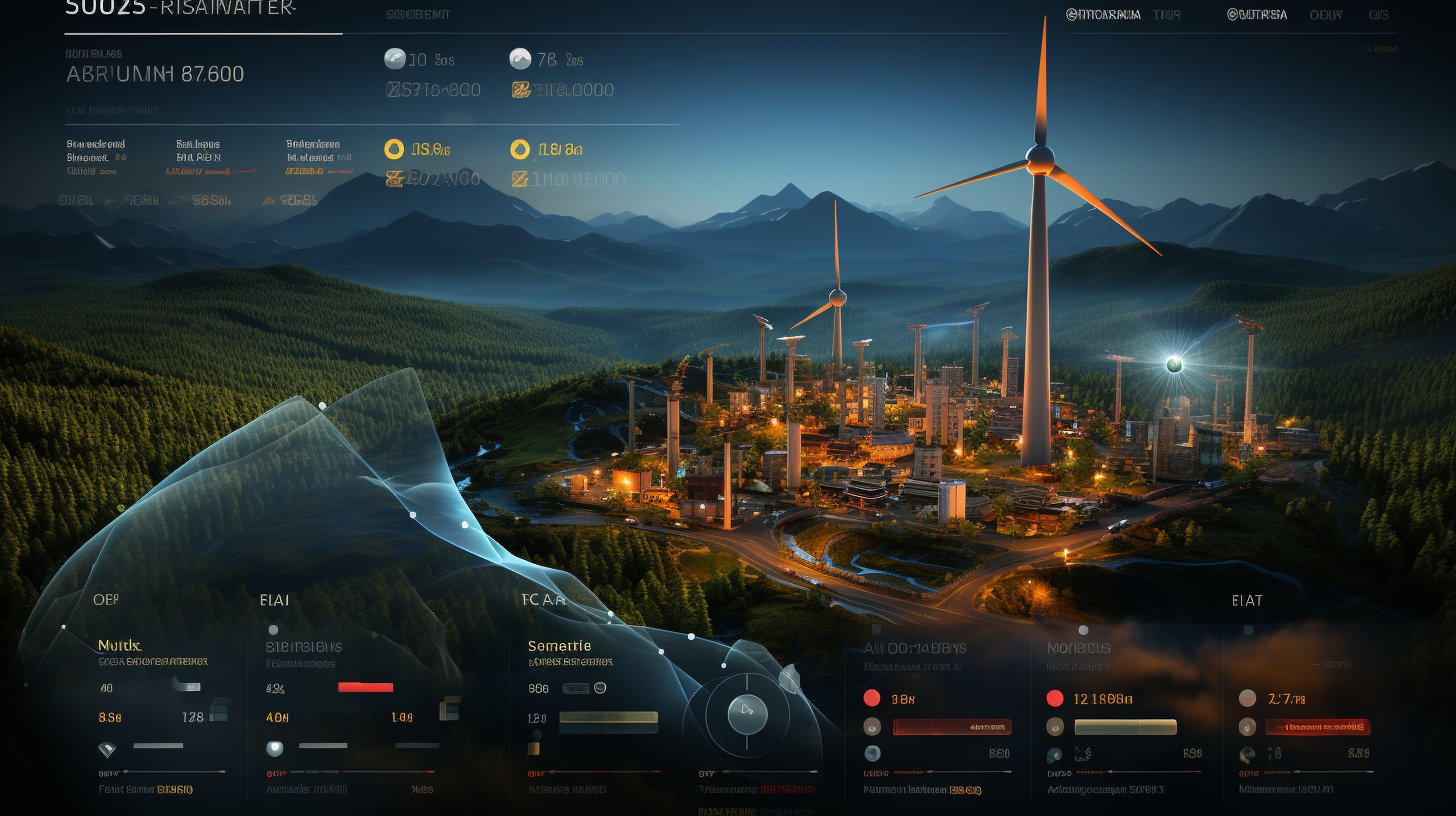Select the Muitk panel heading
The height and width of the screenshot is (816, 1456).
119,645
